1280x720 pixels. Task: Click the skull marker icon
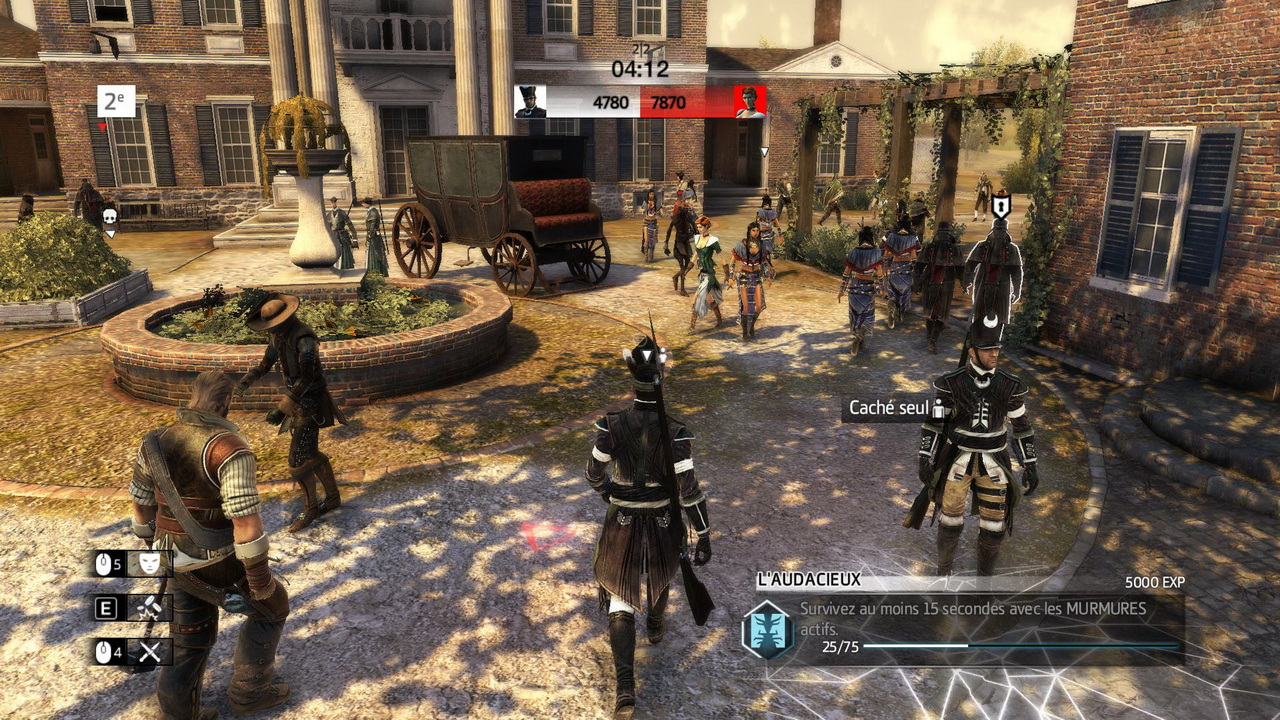click(x=110, y=216)
